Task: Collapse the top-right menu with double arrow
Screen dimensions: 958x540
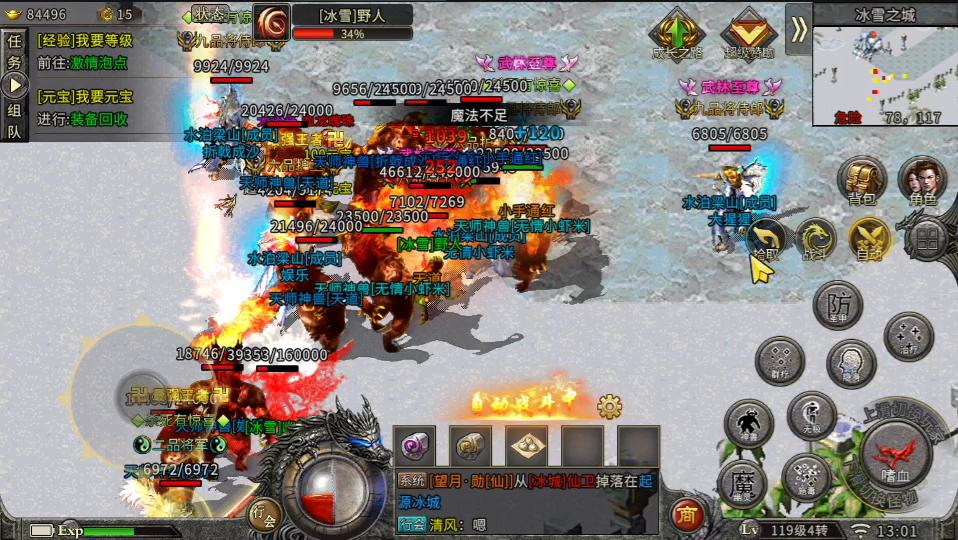Action: [798, 29]
